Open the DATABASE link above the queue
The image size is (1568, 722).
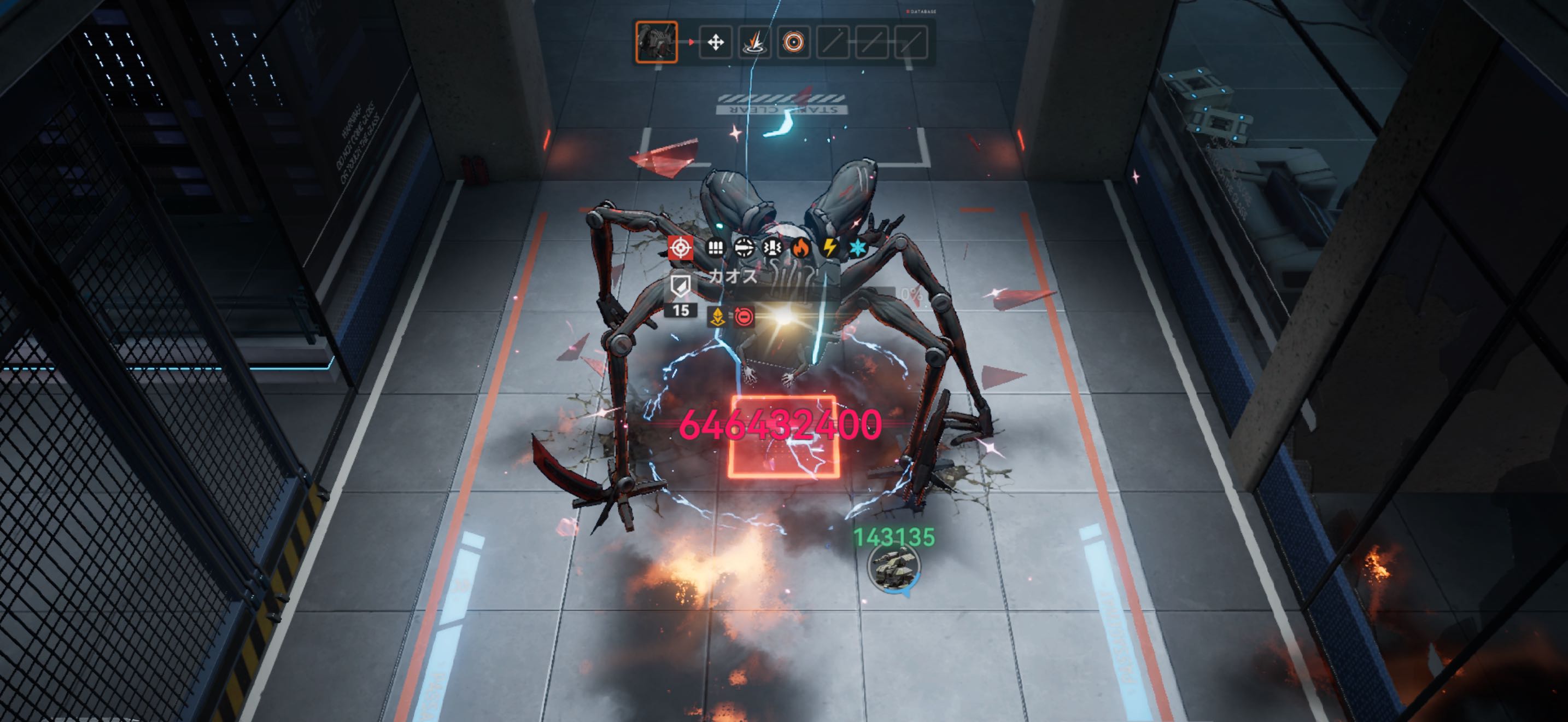coord(922,11)
